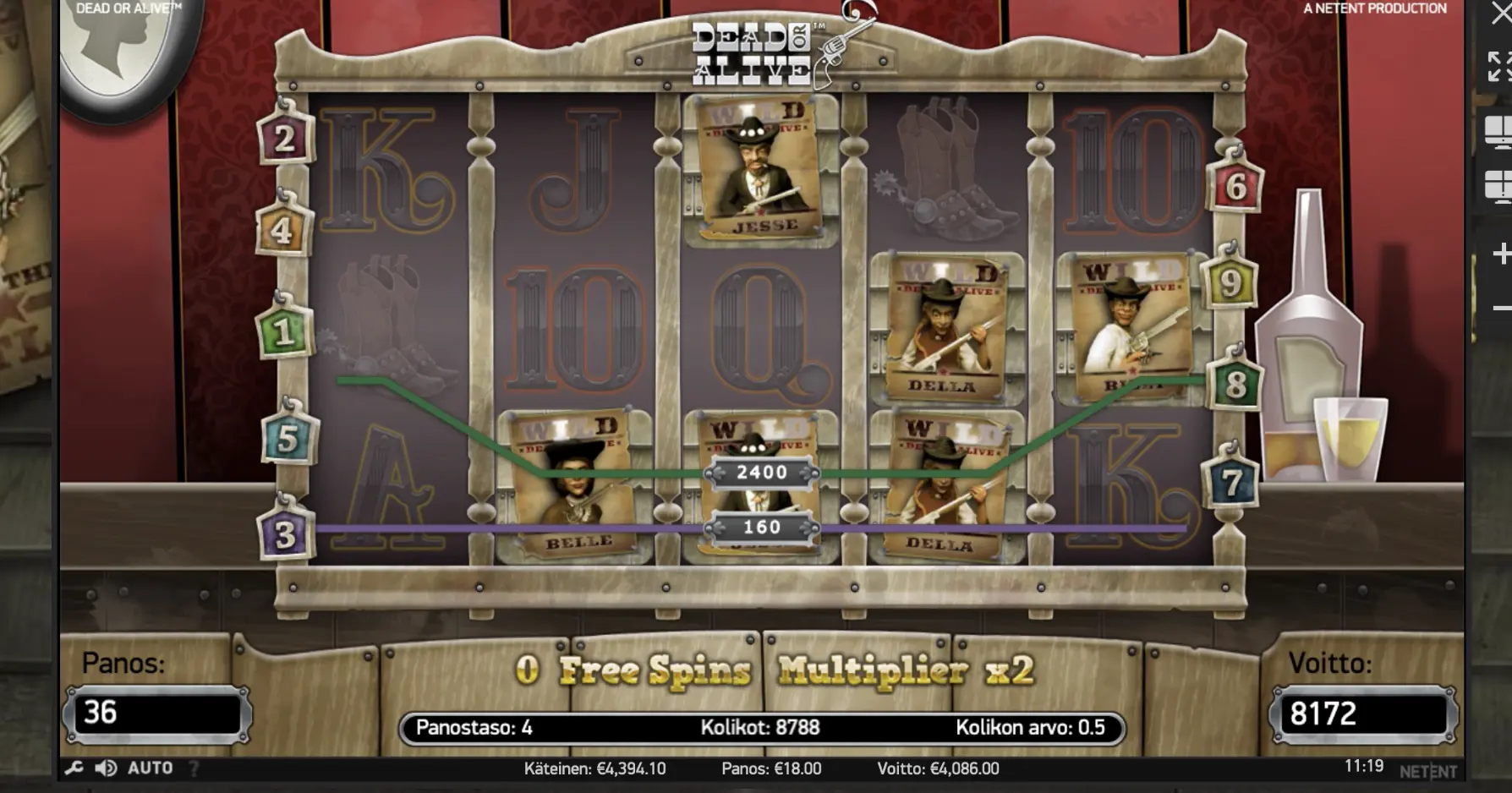This screenshot has width=1512, height=793.
Task: Close the game with the X button
Action: tap(1501, 12)
